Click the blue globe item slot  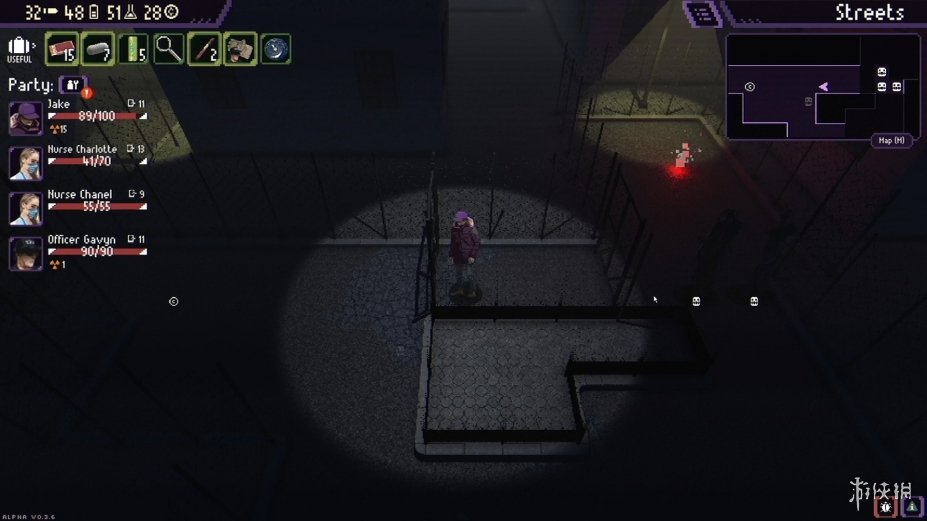pos(276,49)
